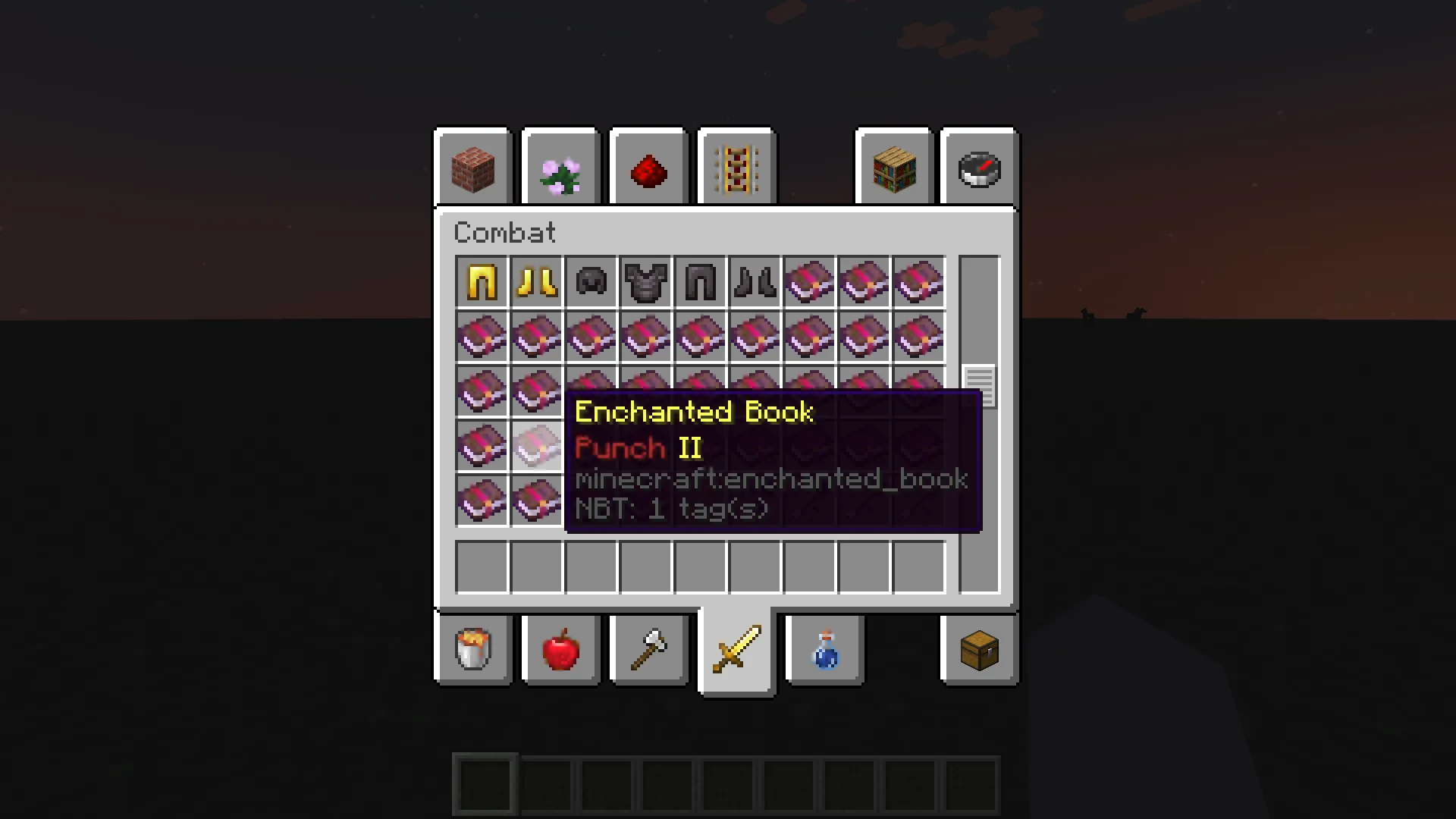1456x819 pixels.
Task: Open the lava bucket Miscellaneous tab
Action: [x=474, y=649]
